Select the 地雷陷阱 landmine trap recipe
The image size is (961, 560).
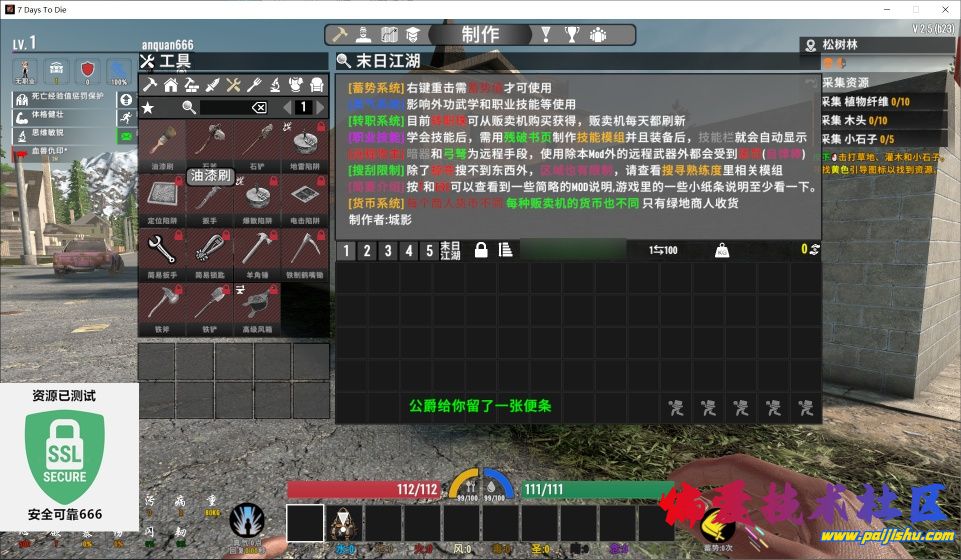(305, 145)
